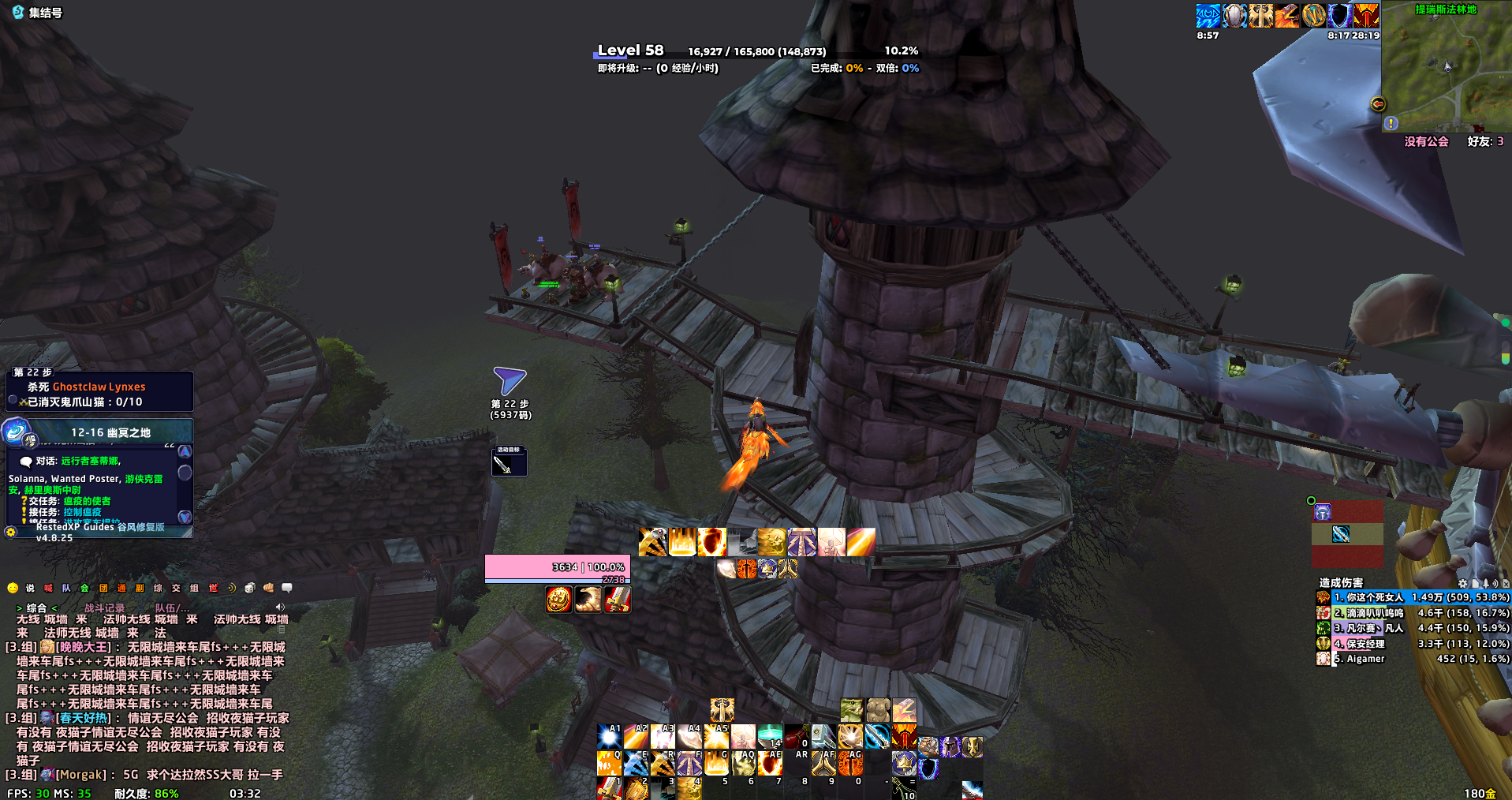Activate the sword ability in slot 1
This screenshot has width=1512, height=800.
point(609,787)
